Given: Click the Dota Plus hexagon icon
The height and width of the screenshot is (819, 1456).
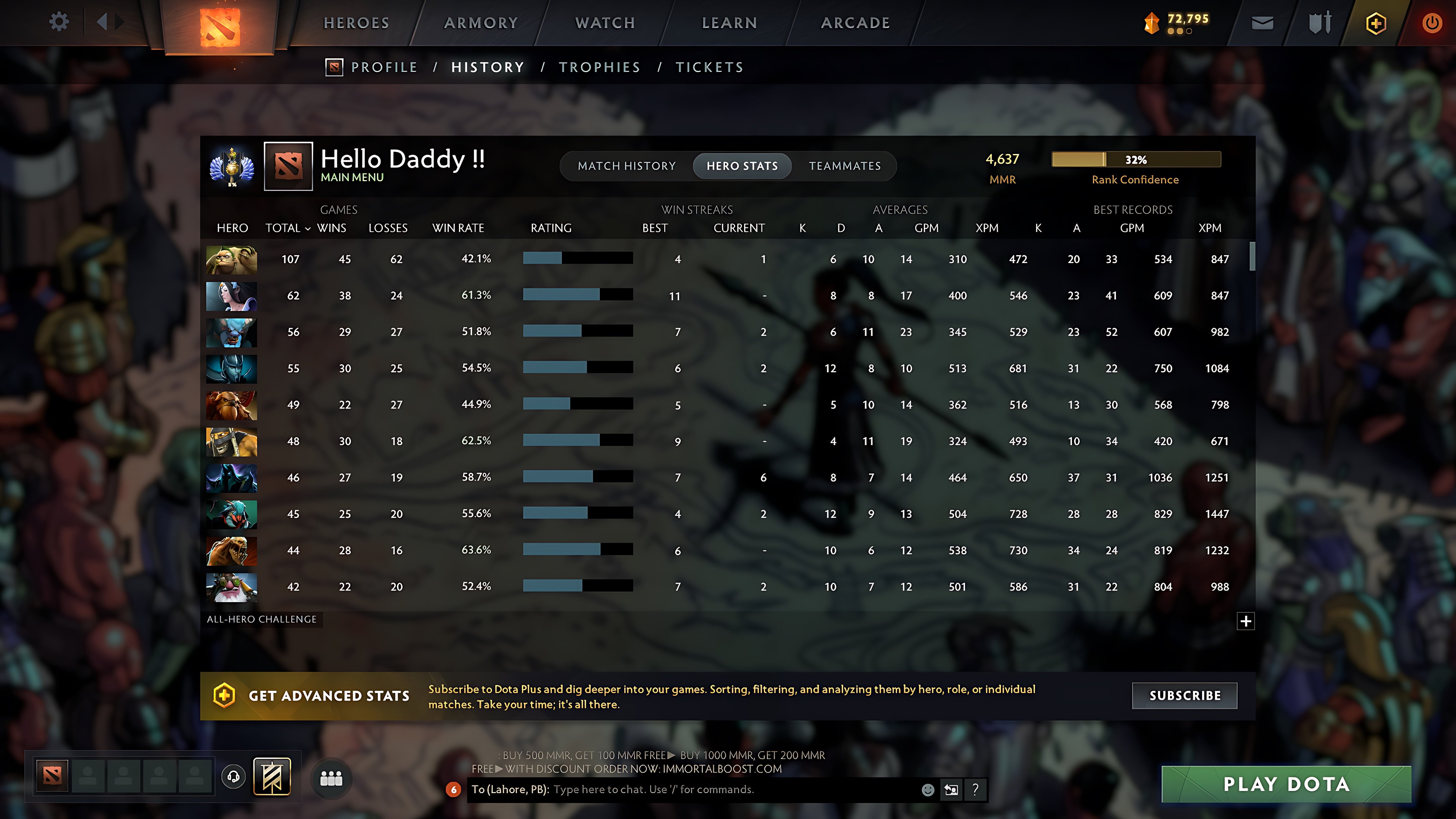Looking at the screenshot, I should click(1376, 22).
